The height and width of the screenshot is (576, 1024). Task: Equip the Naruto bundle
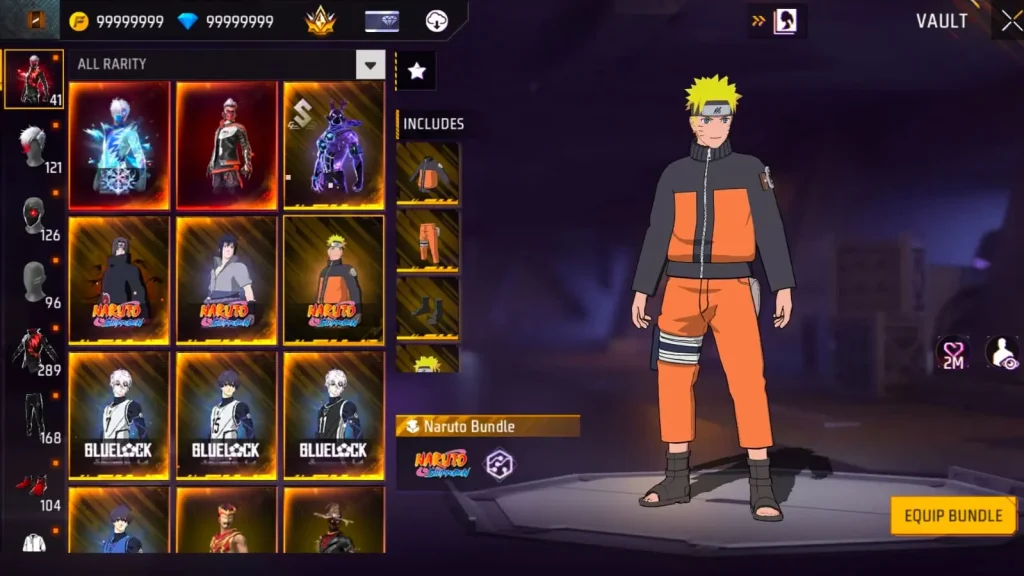click(952, 516)
